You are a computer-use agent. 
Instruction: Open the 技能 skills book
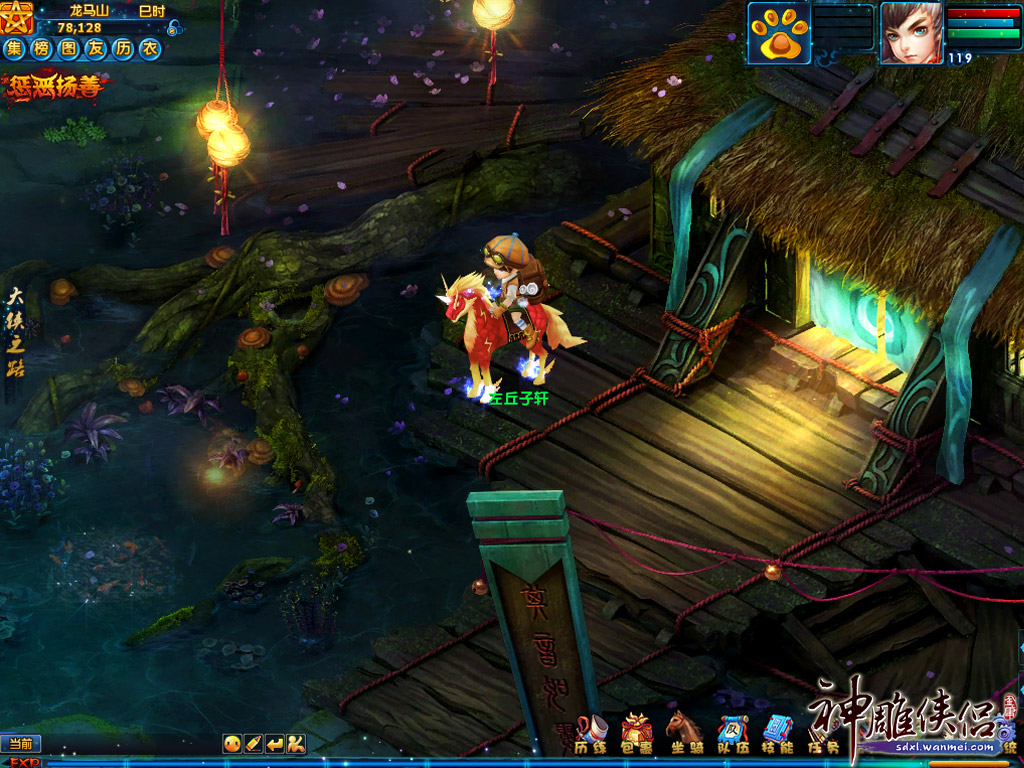point(777,732)
